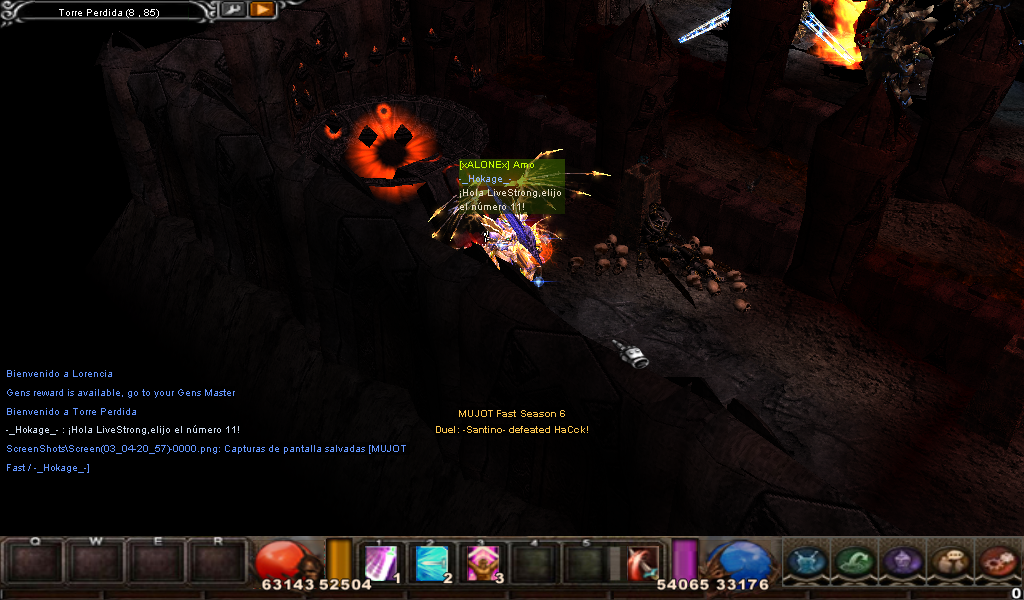Click the orange play arrow button

[x=262, y=10]
